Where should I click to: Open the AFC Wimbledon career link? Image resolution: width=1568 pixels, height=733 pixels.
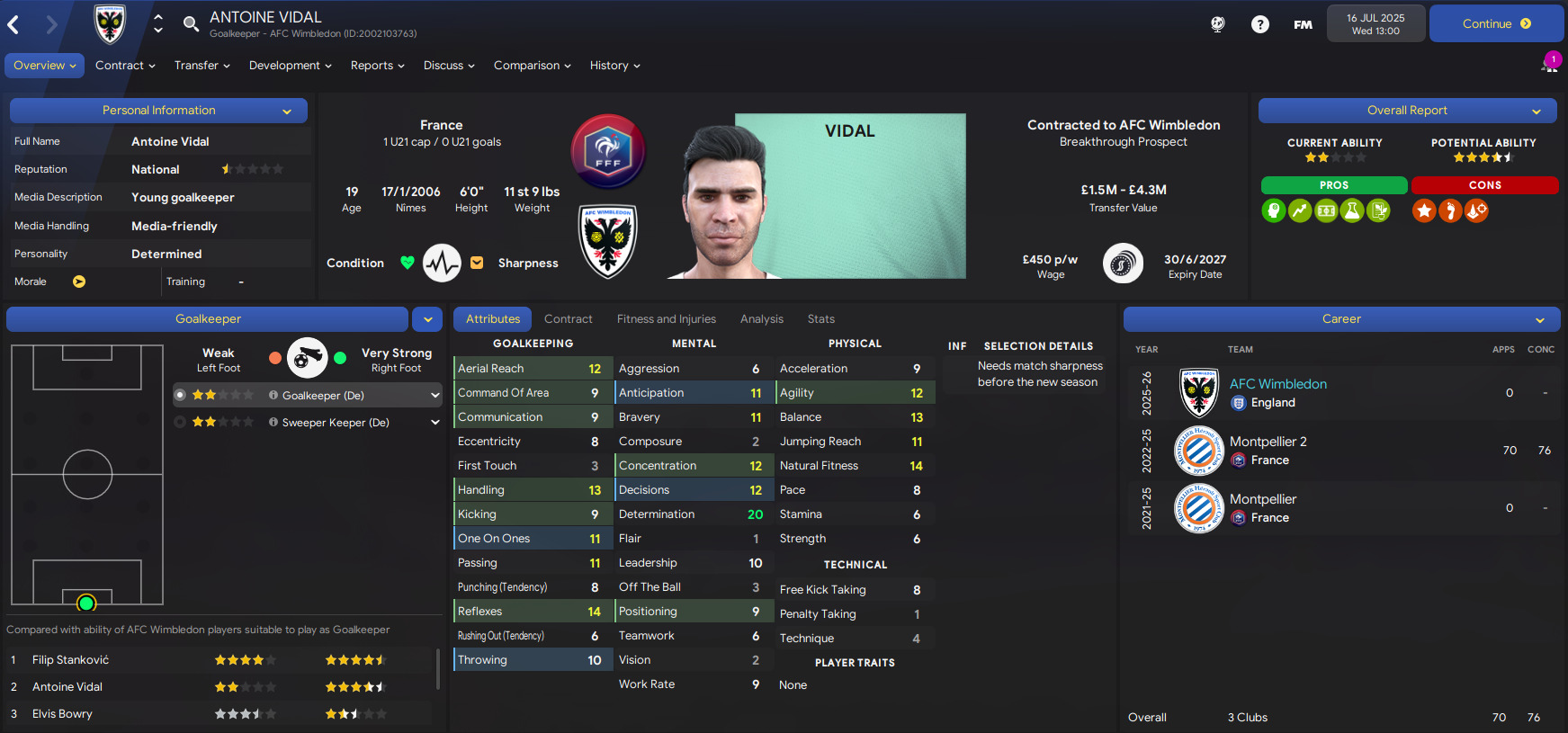click(x=1277, y=384)
